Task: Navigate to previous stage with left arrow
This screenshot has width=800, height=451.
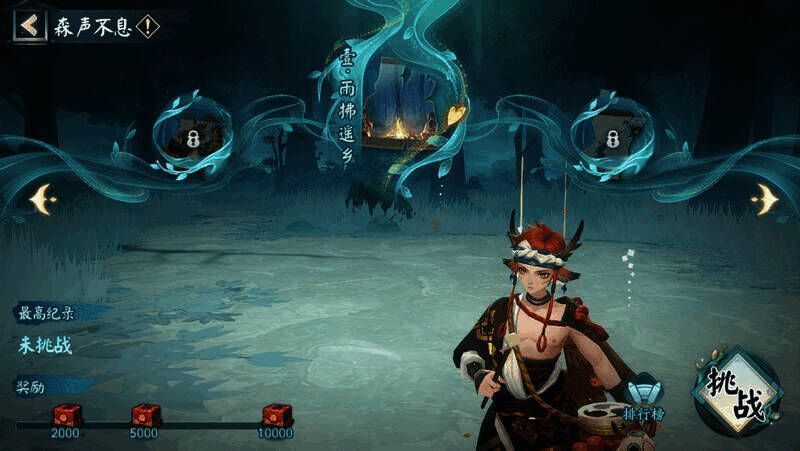Action: pos(43,200)
